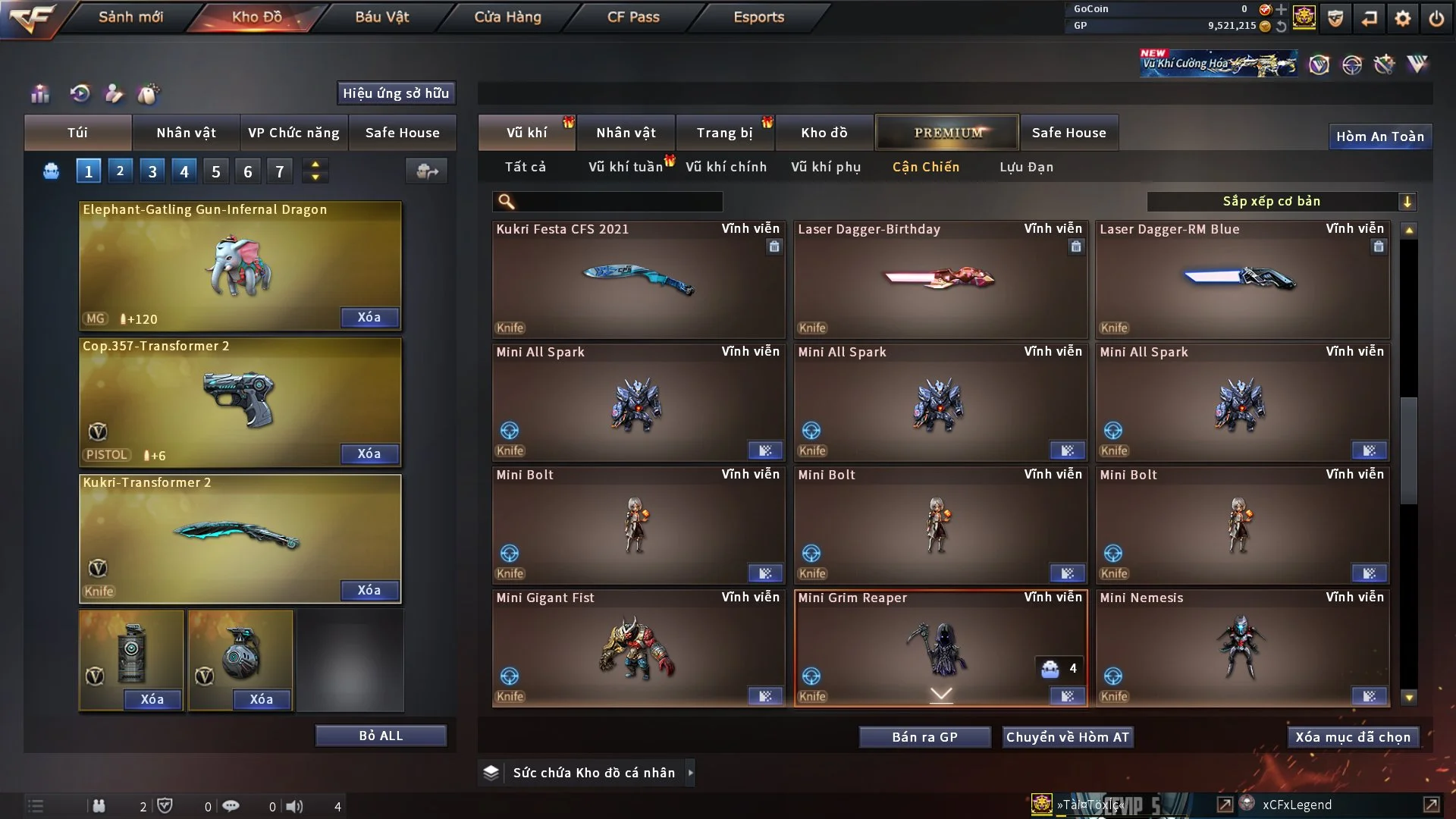
Task: Open the PREMIUM storage tab
Action: (948, 133)
